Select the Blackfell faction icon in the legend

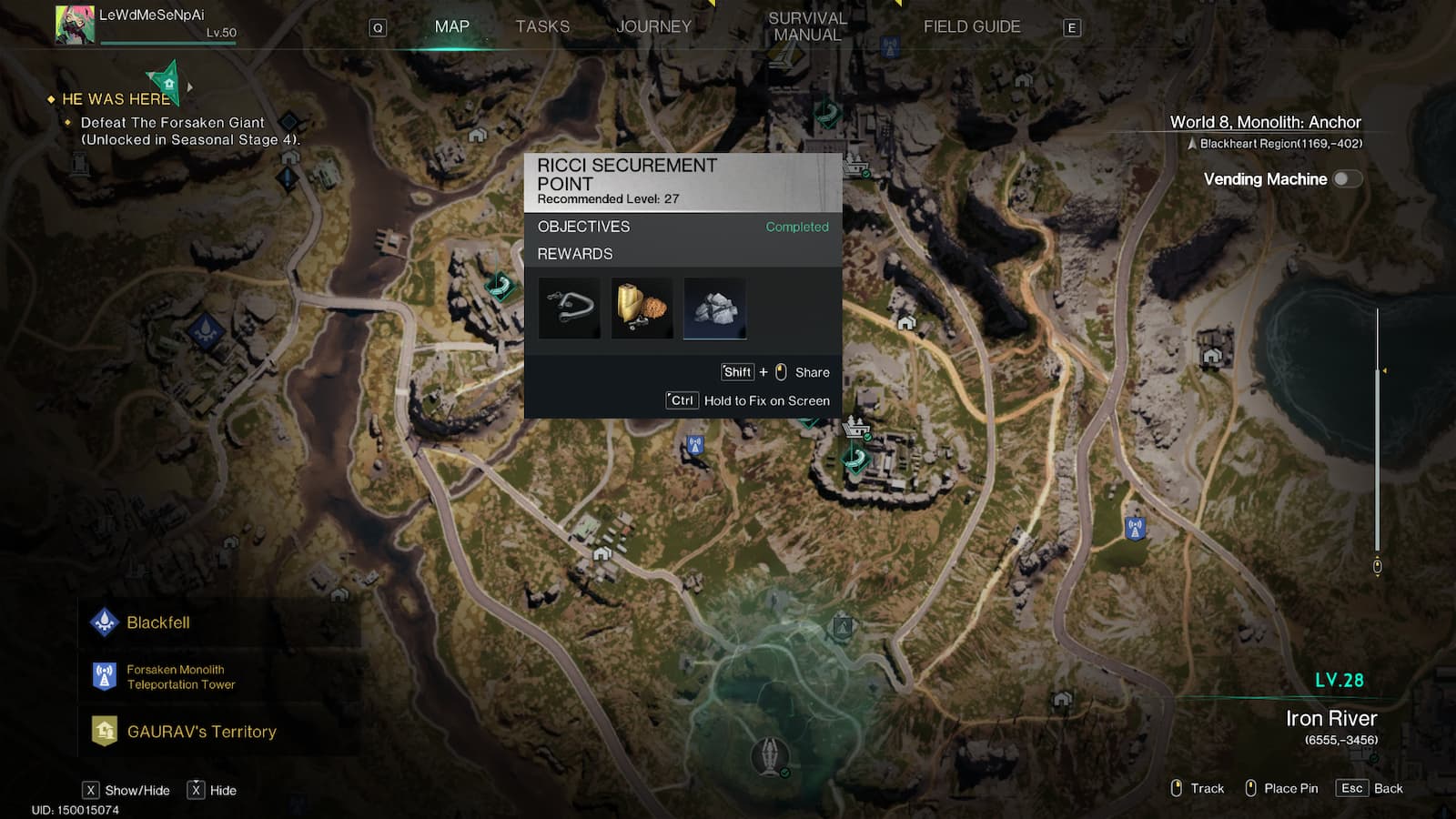point(106,622)
